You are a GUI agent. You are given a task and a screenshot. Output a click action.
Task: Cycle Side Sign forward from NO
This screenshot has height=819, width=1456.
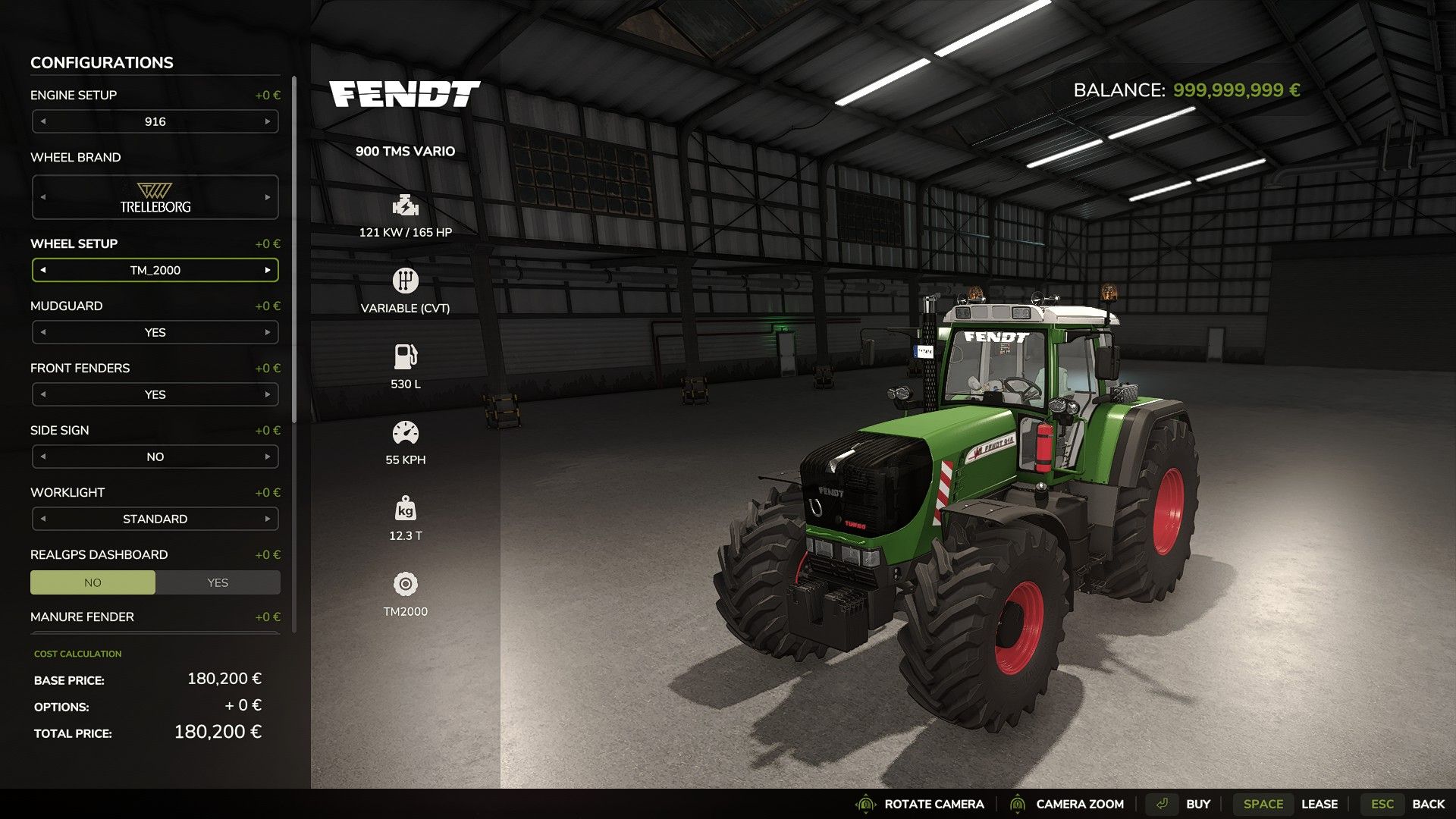click(268, 457)
